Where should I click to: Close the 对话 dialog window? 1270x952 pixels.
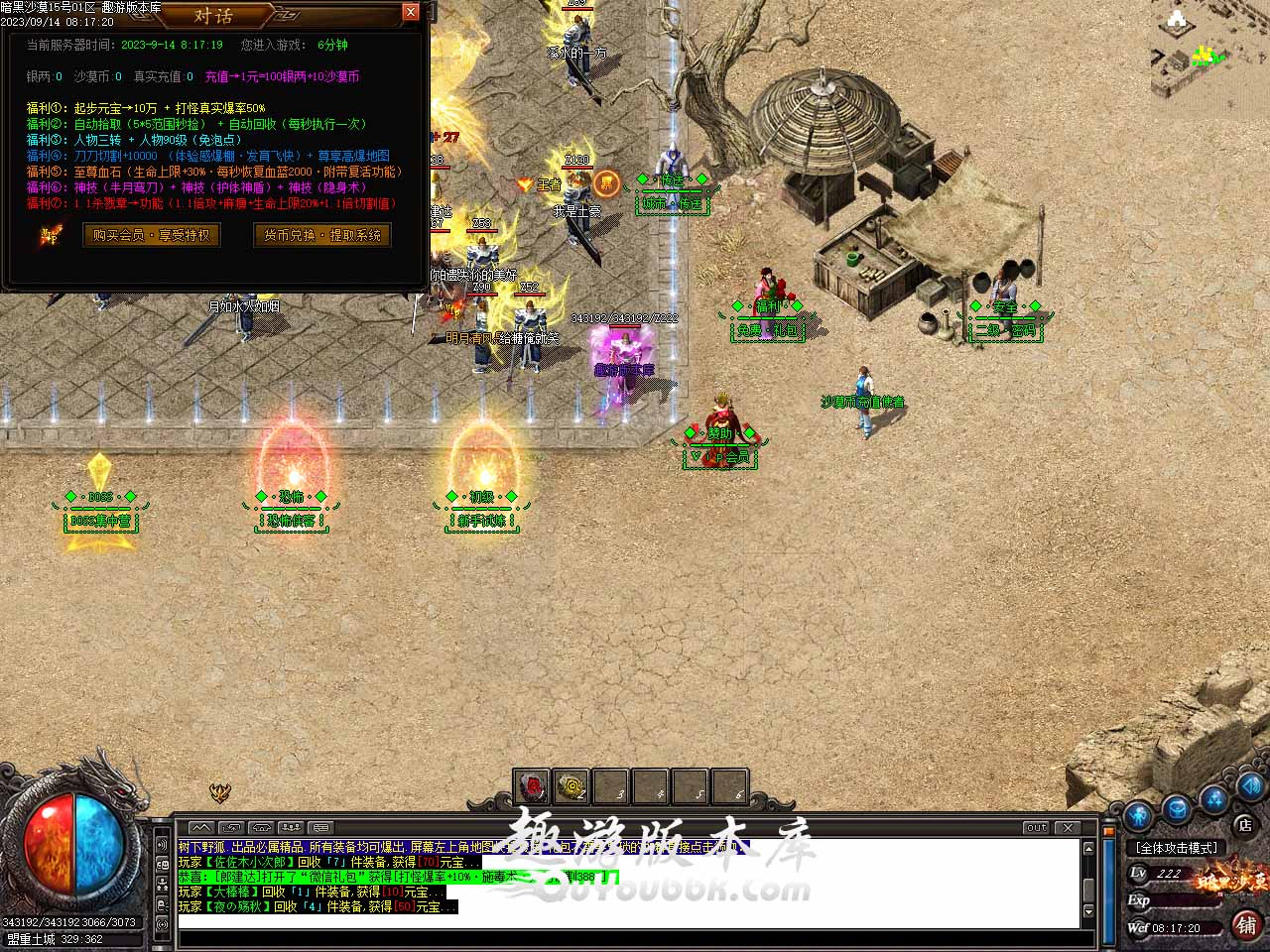click(411, 12)
